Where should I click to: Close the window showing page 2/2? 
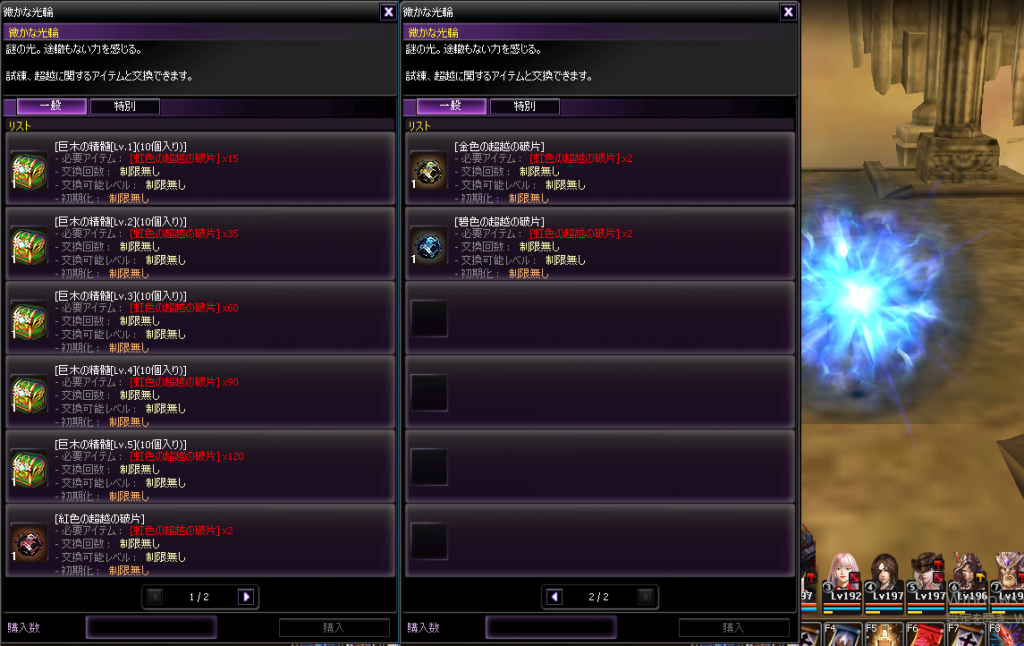tap(788, 12)
